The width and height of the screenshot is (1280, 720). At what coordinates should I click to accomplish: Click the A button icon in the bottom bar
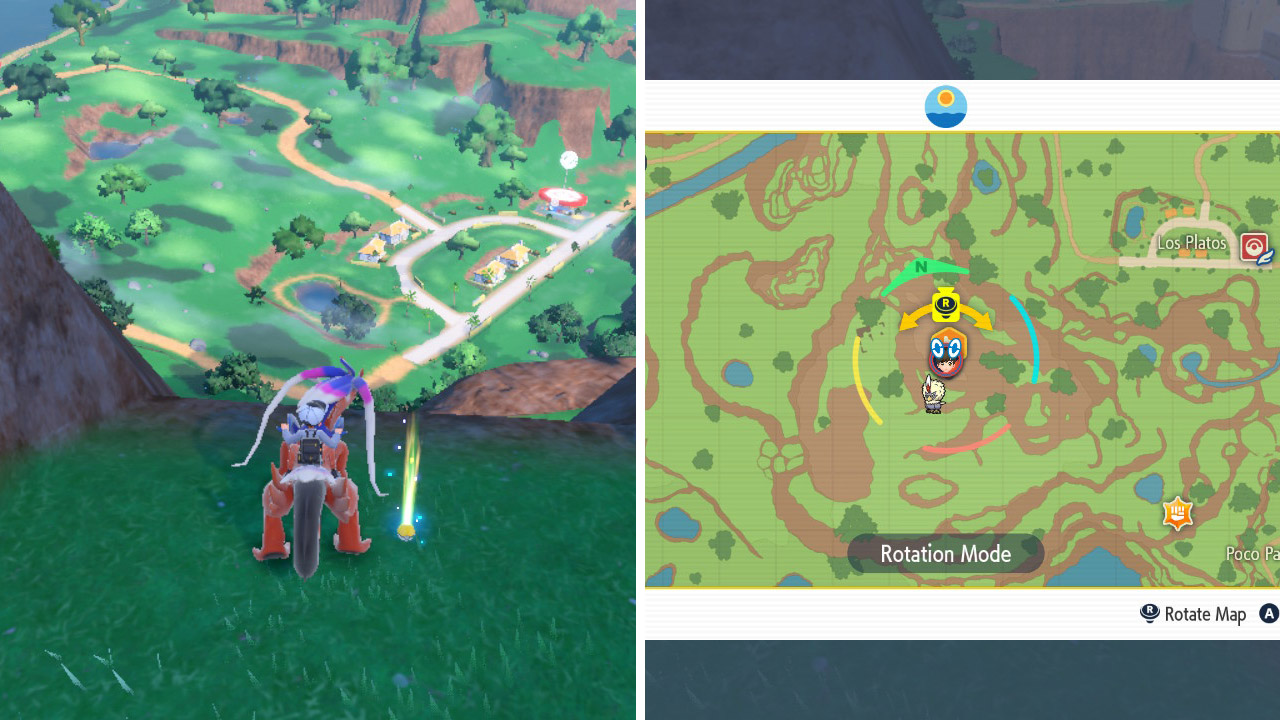click(1268, 614)
